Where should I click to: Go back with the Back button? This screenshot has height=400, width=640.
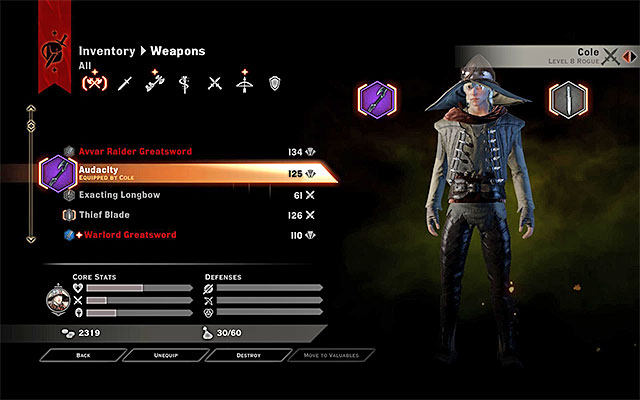(82, 354)
